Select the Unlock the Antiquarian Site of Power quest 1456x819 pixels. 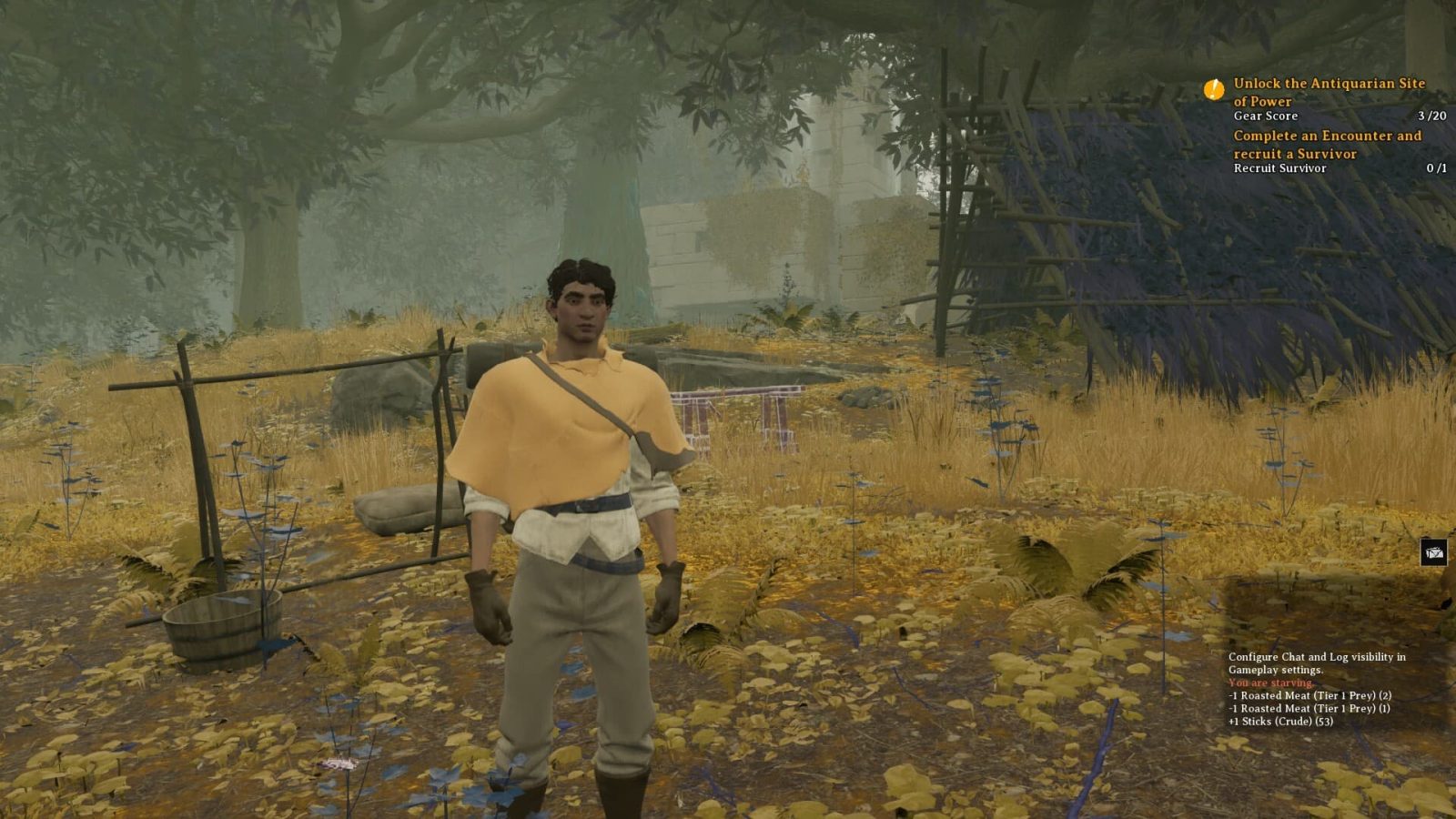click(1329, 92)
